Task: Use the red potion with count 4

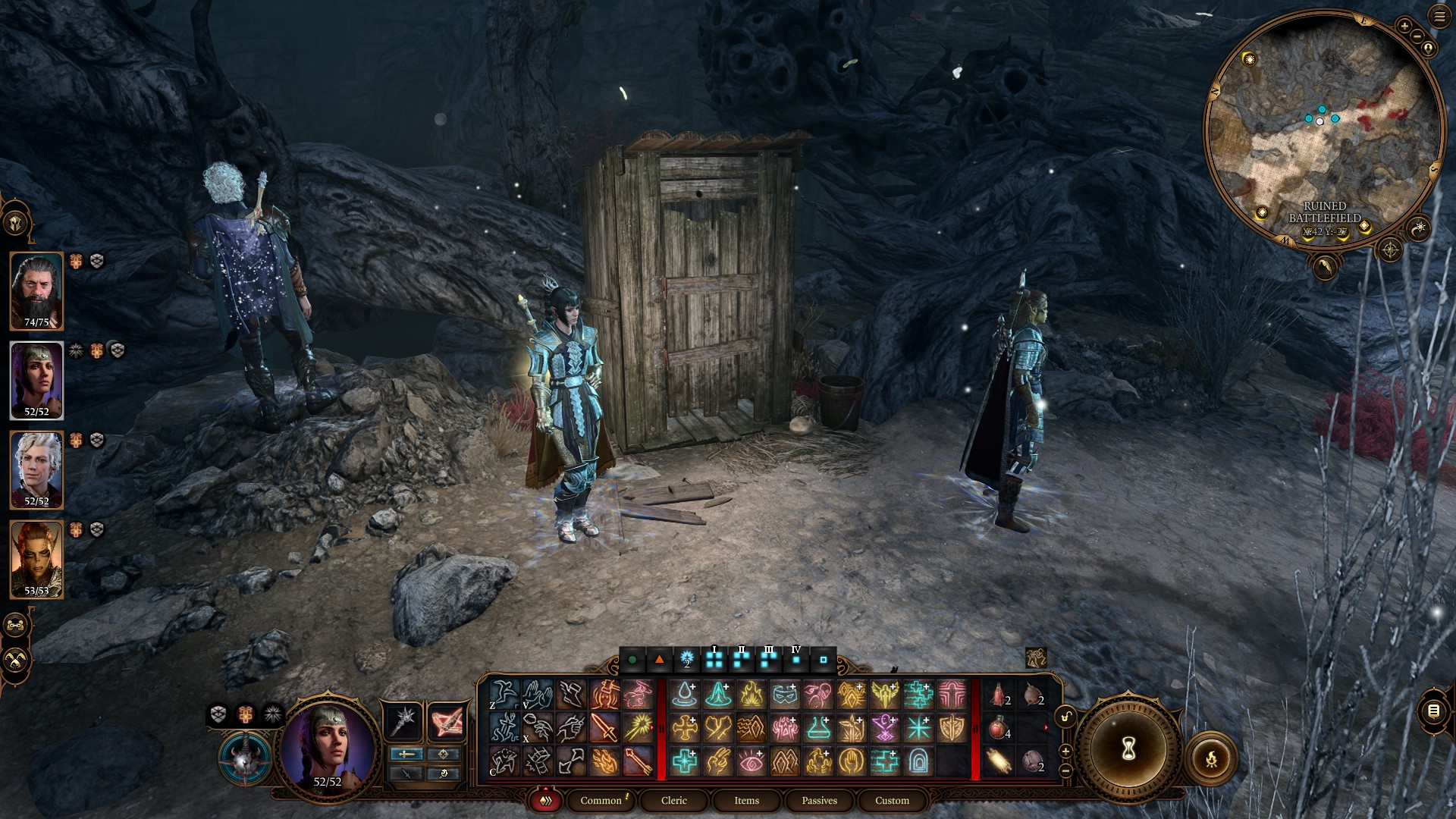Action: pos(999,729)
